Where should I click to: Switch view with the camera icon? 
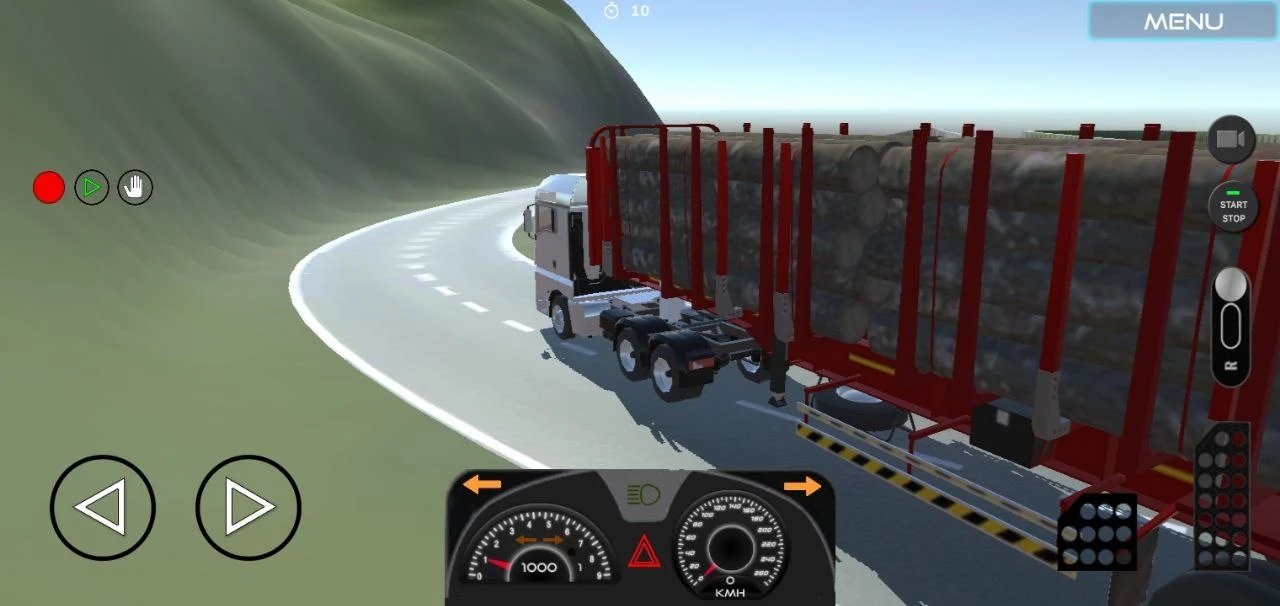1231,140
